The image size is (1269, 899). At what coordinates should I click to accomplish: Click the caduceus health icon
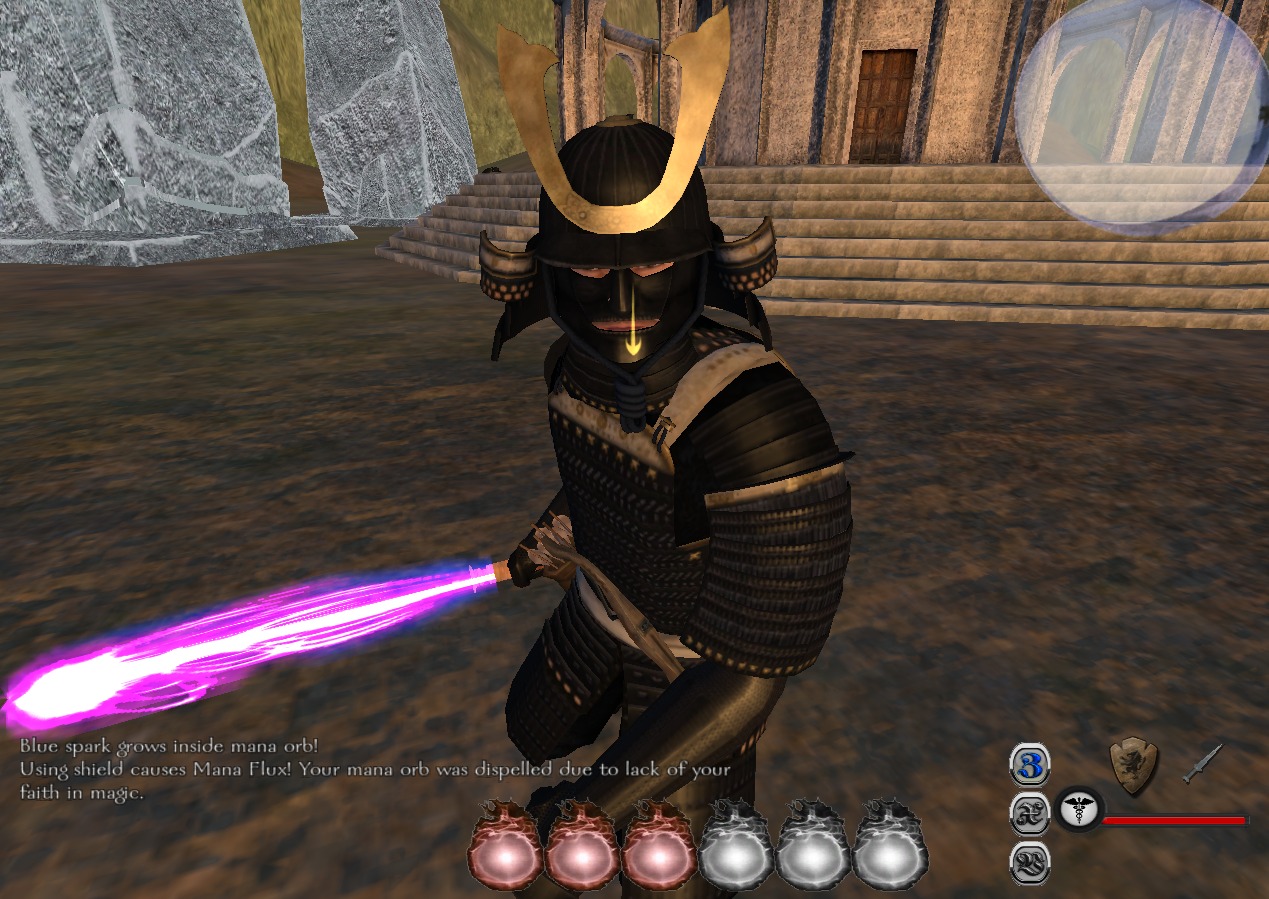pos(1078,811)
